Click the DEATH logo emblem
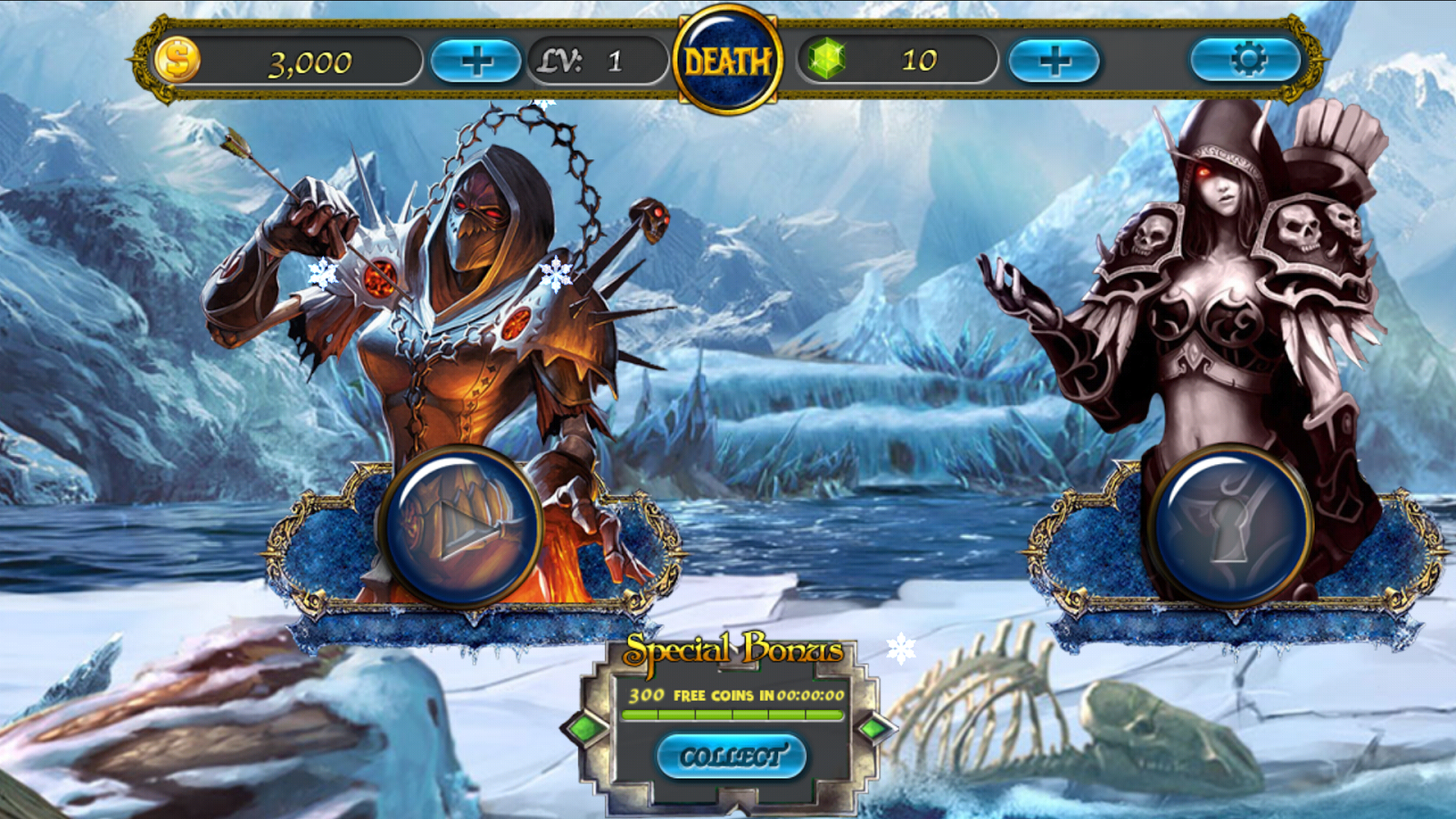 tap(727, 61)
